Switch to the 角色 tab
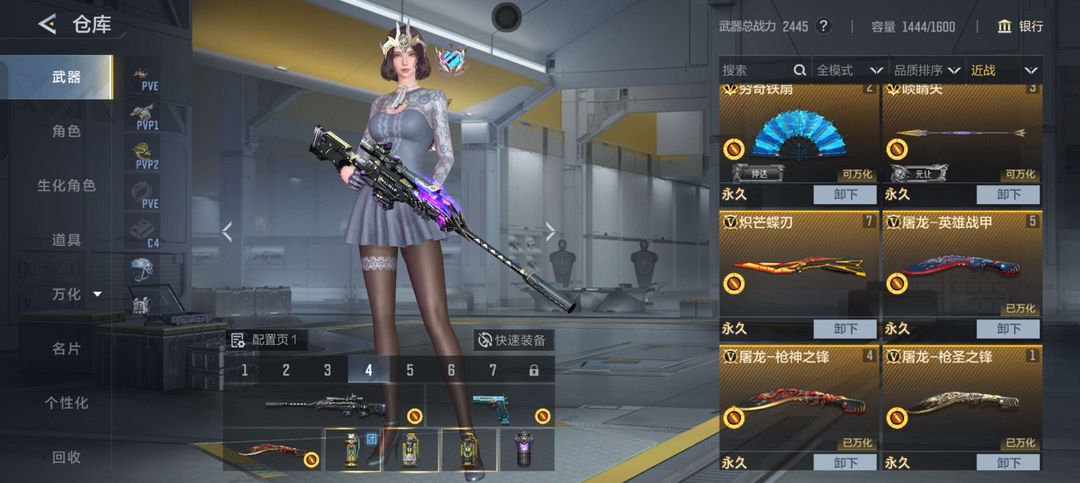Viewport: 1080px width, 483px height. pyautogui.click(x=66, y=131)
